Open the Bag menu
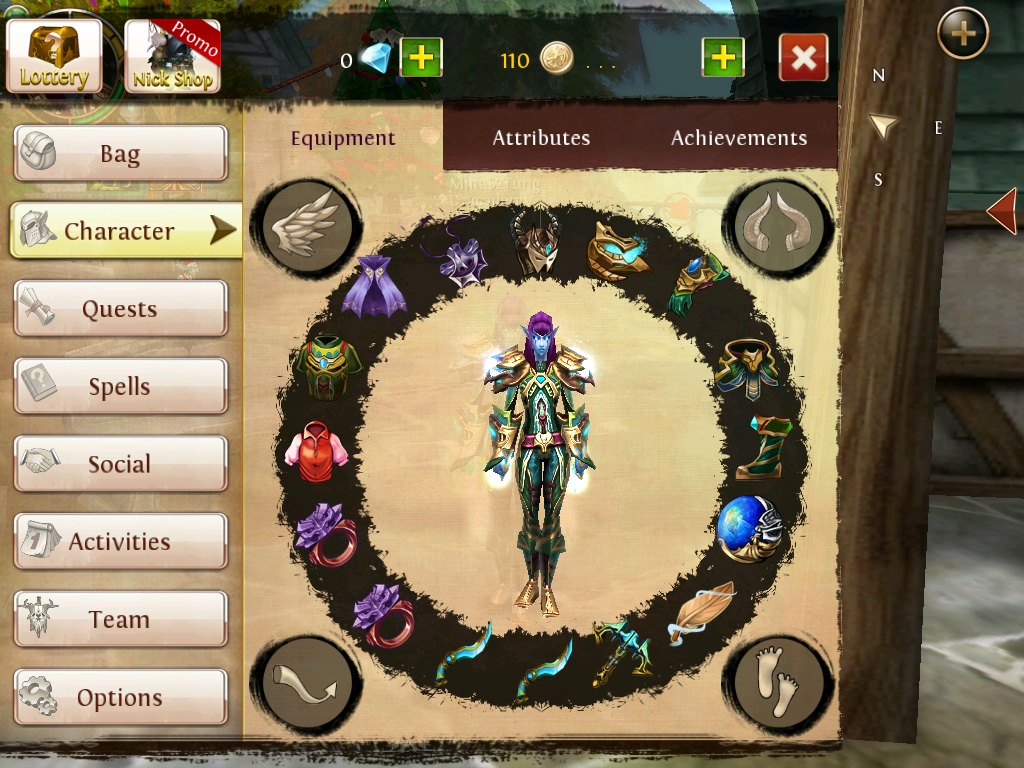The width and height of the screenshot is (1024, 768). (120, 154)
